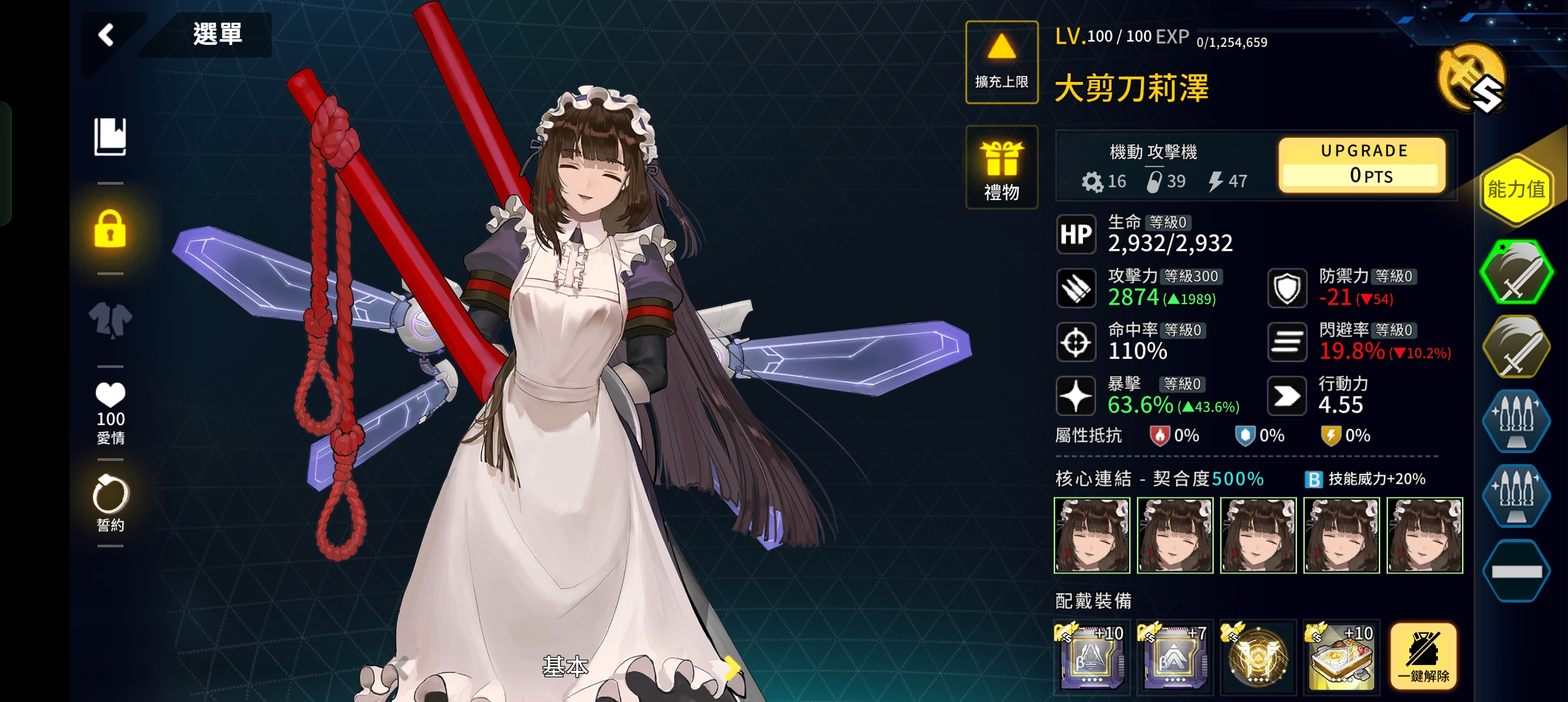
Task: Open the 愛情 affection heart
Action: pos(111,412)
